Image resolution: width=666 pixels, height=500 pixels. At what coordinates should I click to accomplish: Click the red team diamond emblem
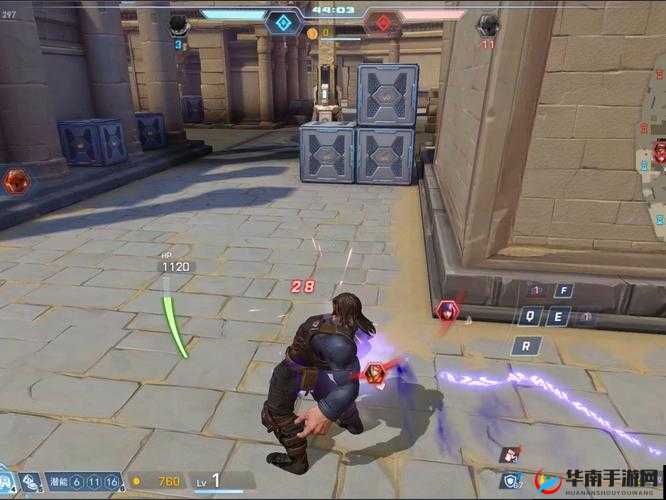click(x=381, y=21)
